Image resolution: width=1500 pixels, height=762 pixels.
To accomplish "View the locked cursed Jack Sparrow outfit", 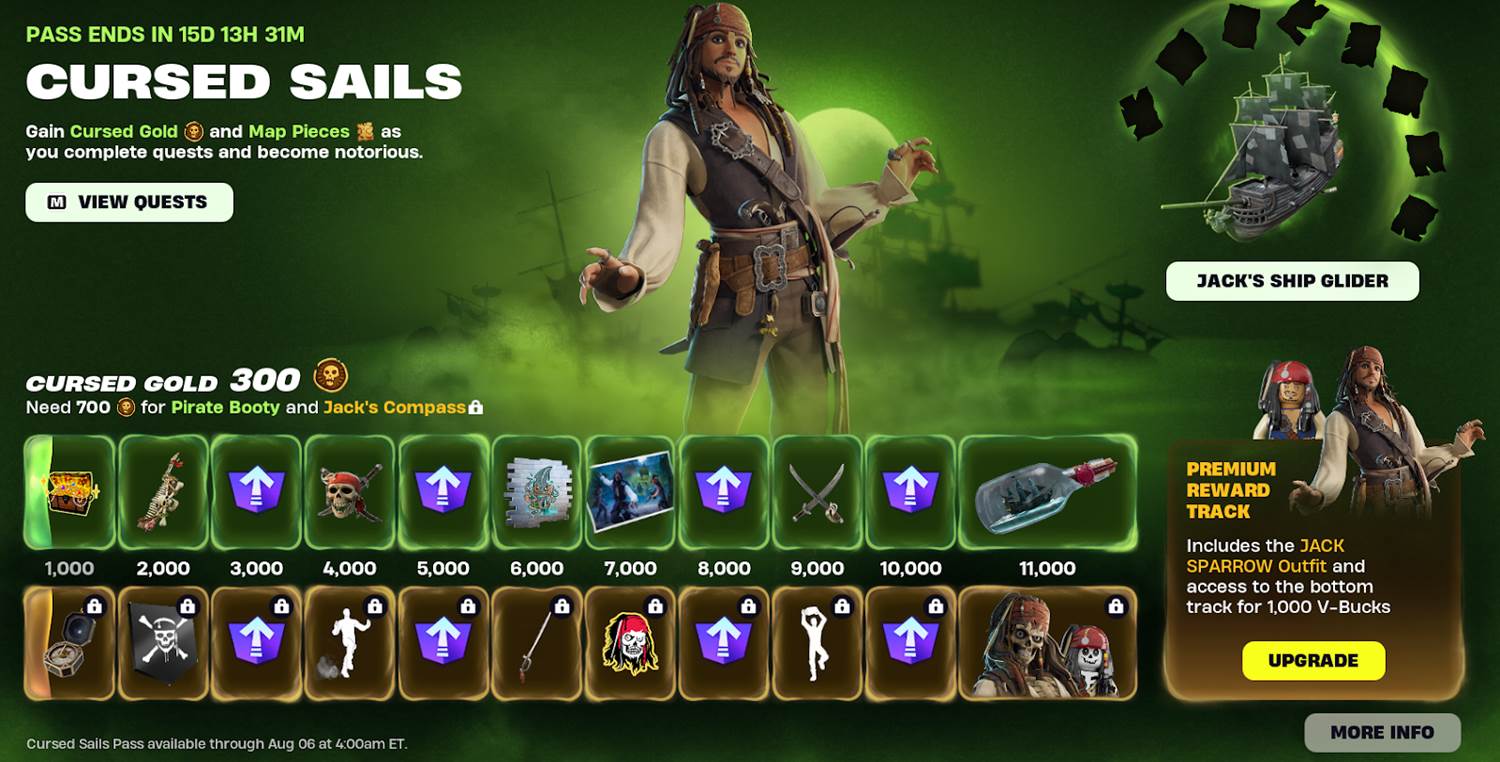I will pyautogui.click(x=1047, y=643).
